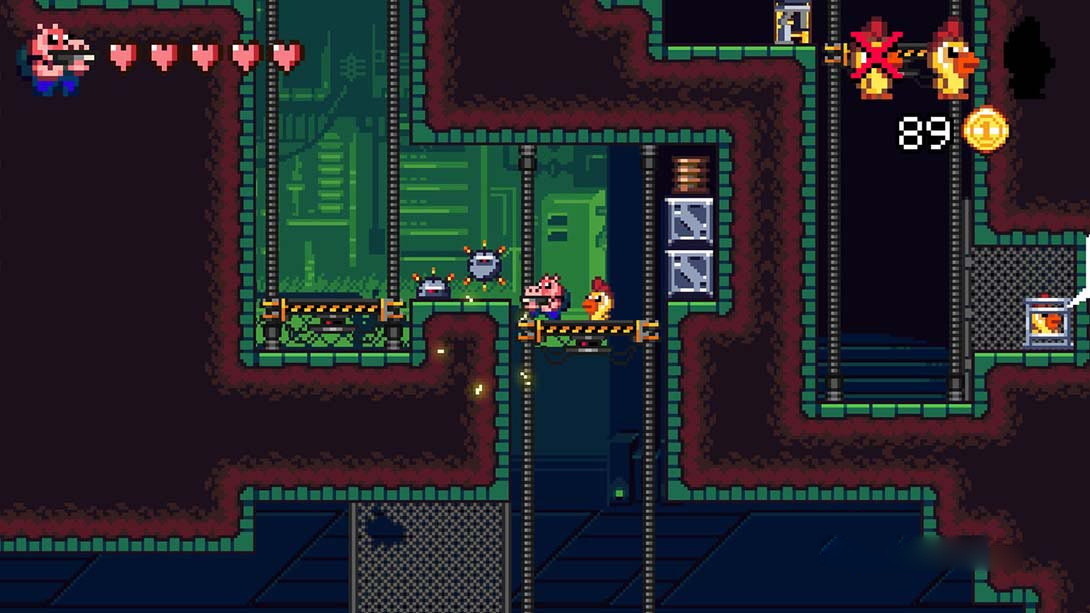This screenshot has height=613, width=1090.
Task: Click the black chicken silhouette icon
Action: click(x=1029, y=62)
